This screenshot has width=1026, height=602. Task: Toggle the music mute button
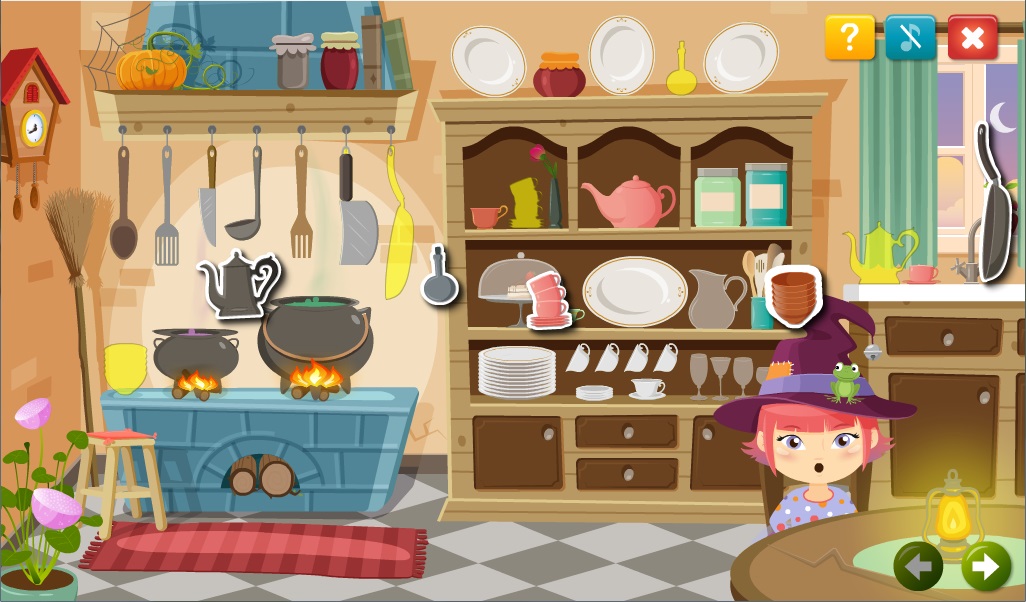[x=910, y=38]
